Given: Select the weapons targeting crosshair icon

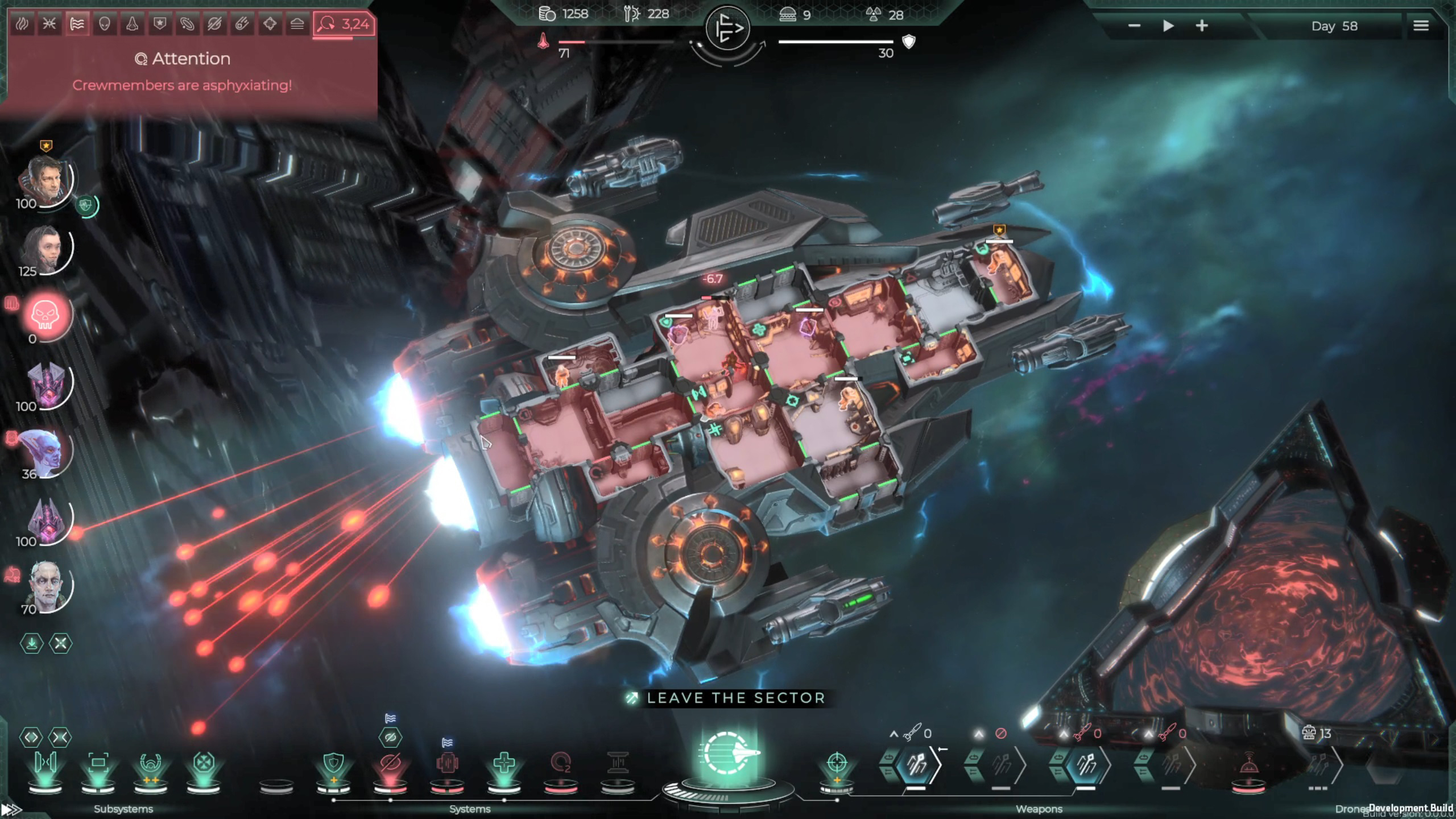Looking at the screenshot, I should (837, 762).
